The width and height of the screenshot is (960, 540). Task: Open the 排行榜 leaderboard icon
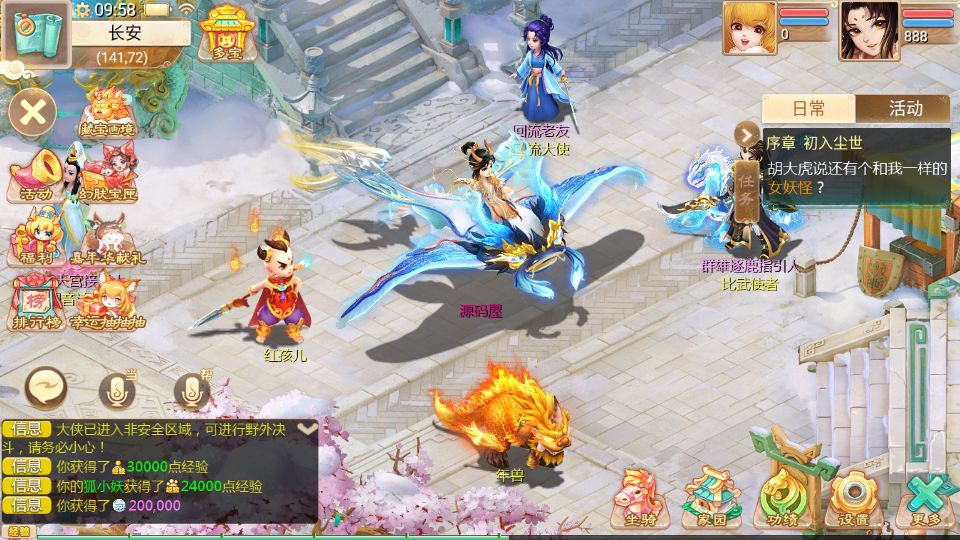coord(36,303)
